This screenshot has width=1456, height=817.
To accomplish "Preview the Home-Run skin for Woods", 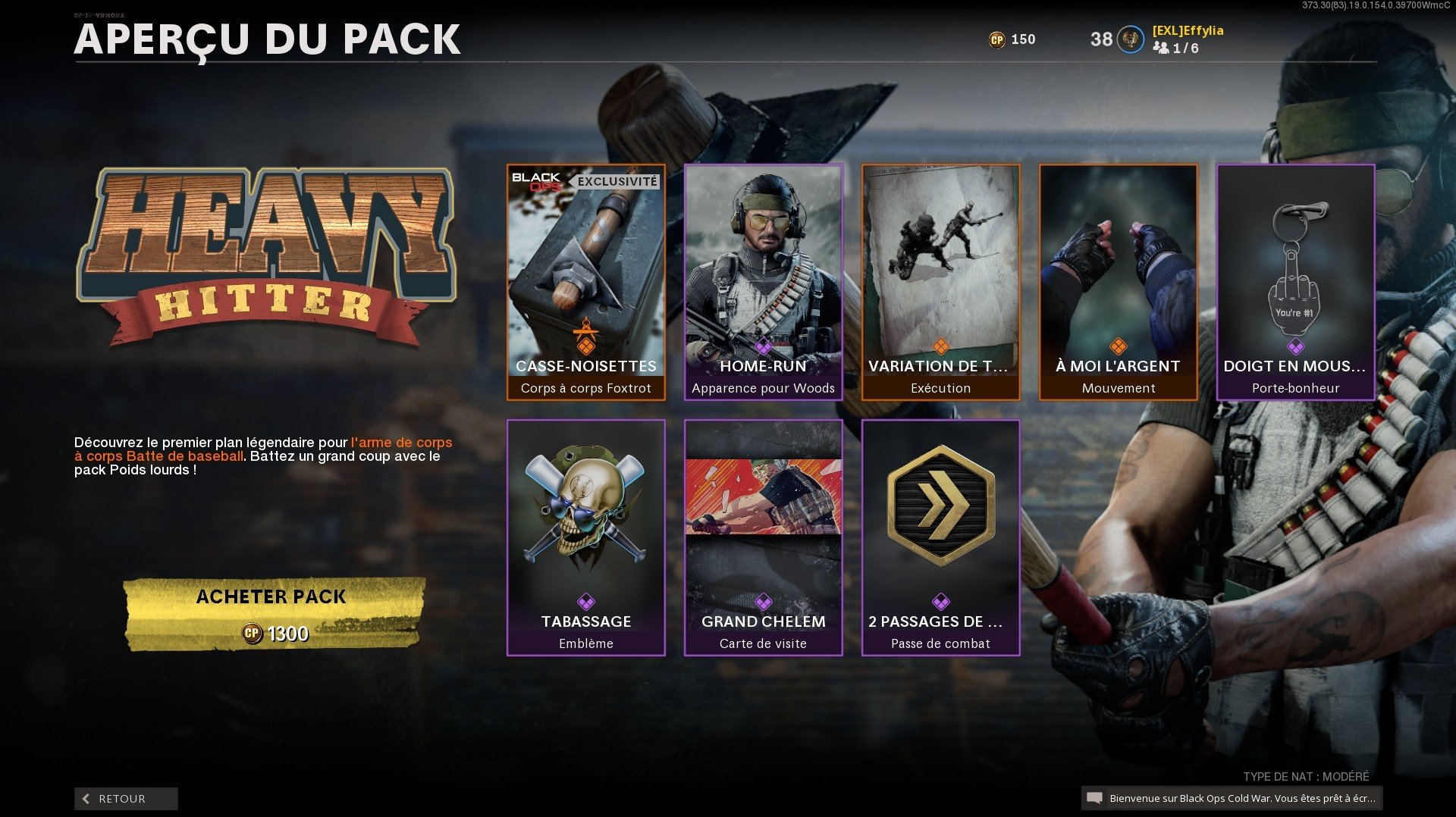I will point(763,282).
